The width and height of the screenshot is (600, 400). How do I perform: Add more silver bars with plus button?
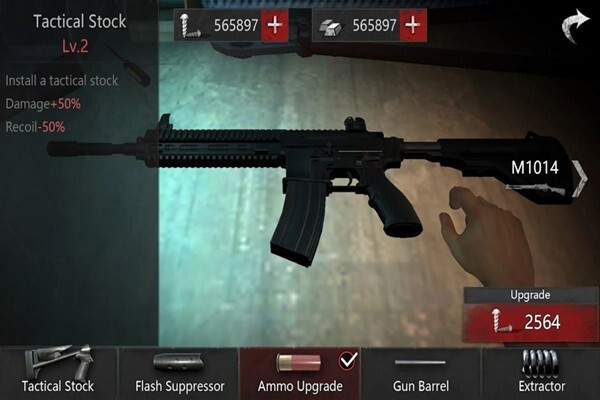pyautogui.click(x=412, y=26)
